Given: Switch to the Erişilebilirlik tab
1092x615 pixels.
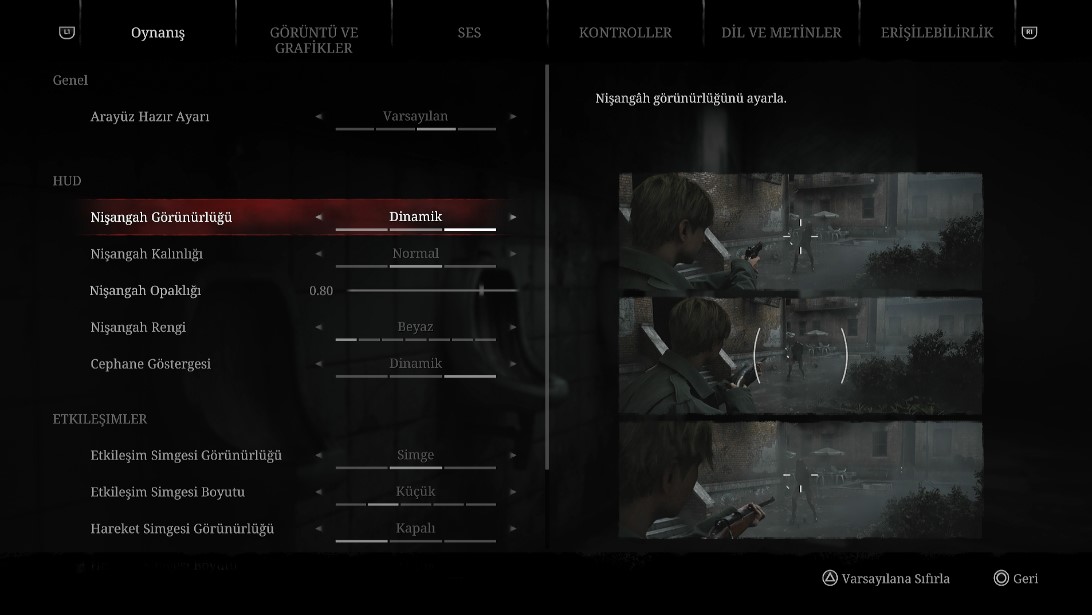Looking at the screenshot, I should click(936, 33).
